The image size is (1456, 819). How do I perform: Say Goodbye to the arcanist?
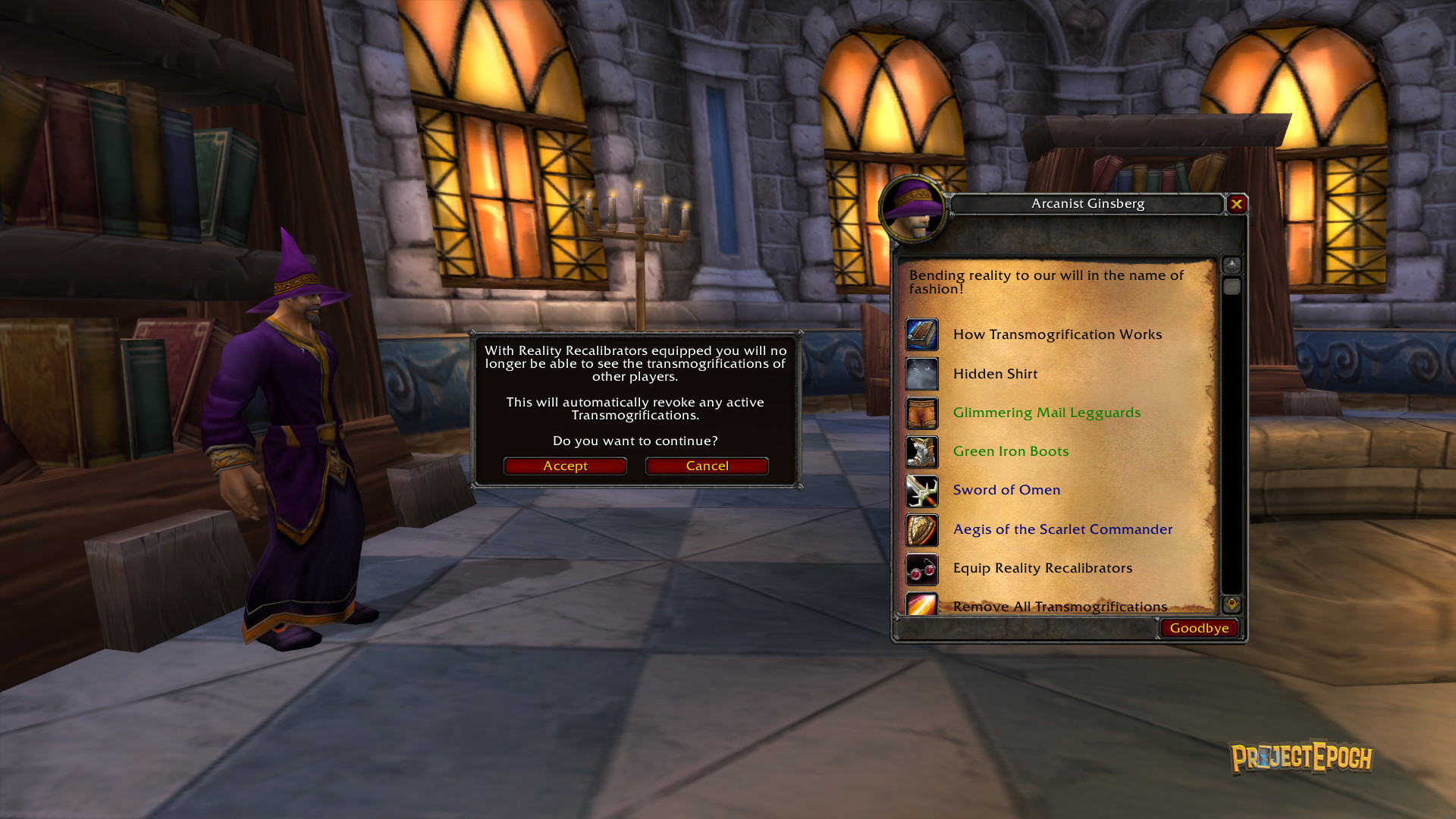coord(1199,628)
